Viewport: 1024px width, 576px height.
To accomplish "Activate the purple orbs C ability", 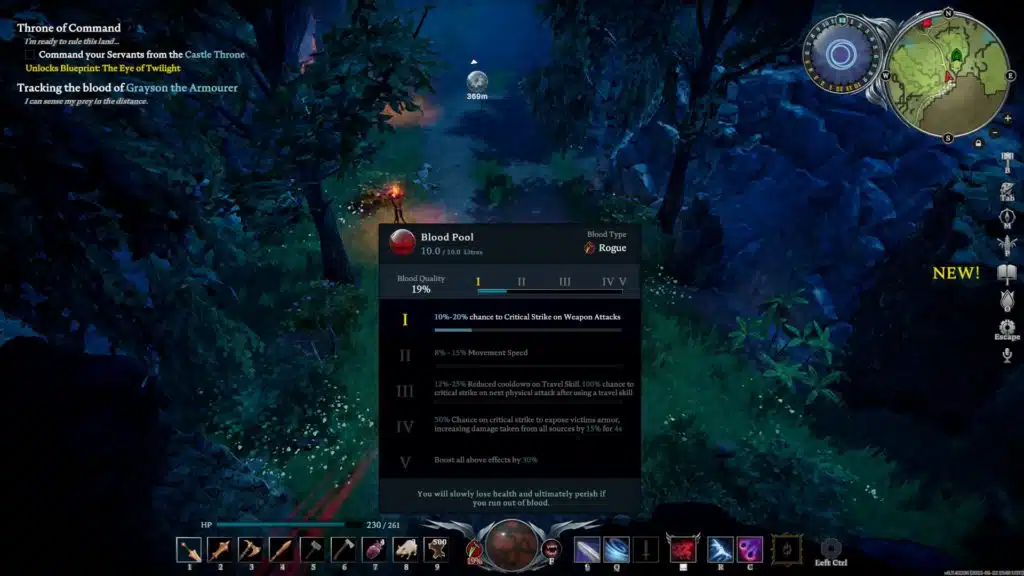I will click(x=750, y=548).
